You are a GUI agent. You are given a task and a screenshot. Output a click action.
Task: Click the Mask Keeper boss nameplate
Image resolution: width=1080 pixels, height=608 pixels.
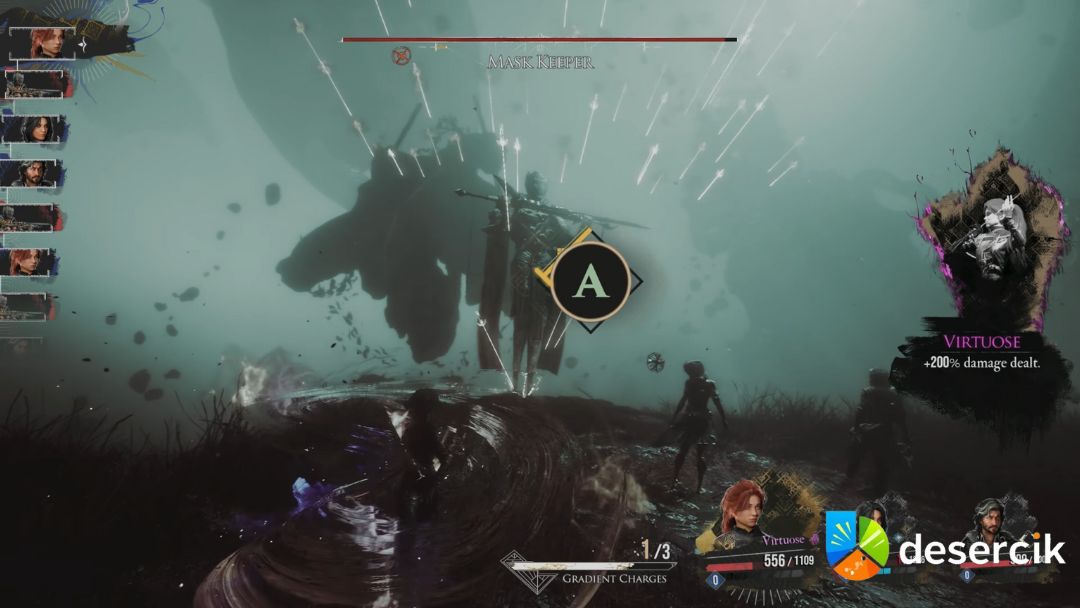[540, 62]
